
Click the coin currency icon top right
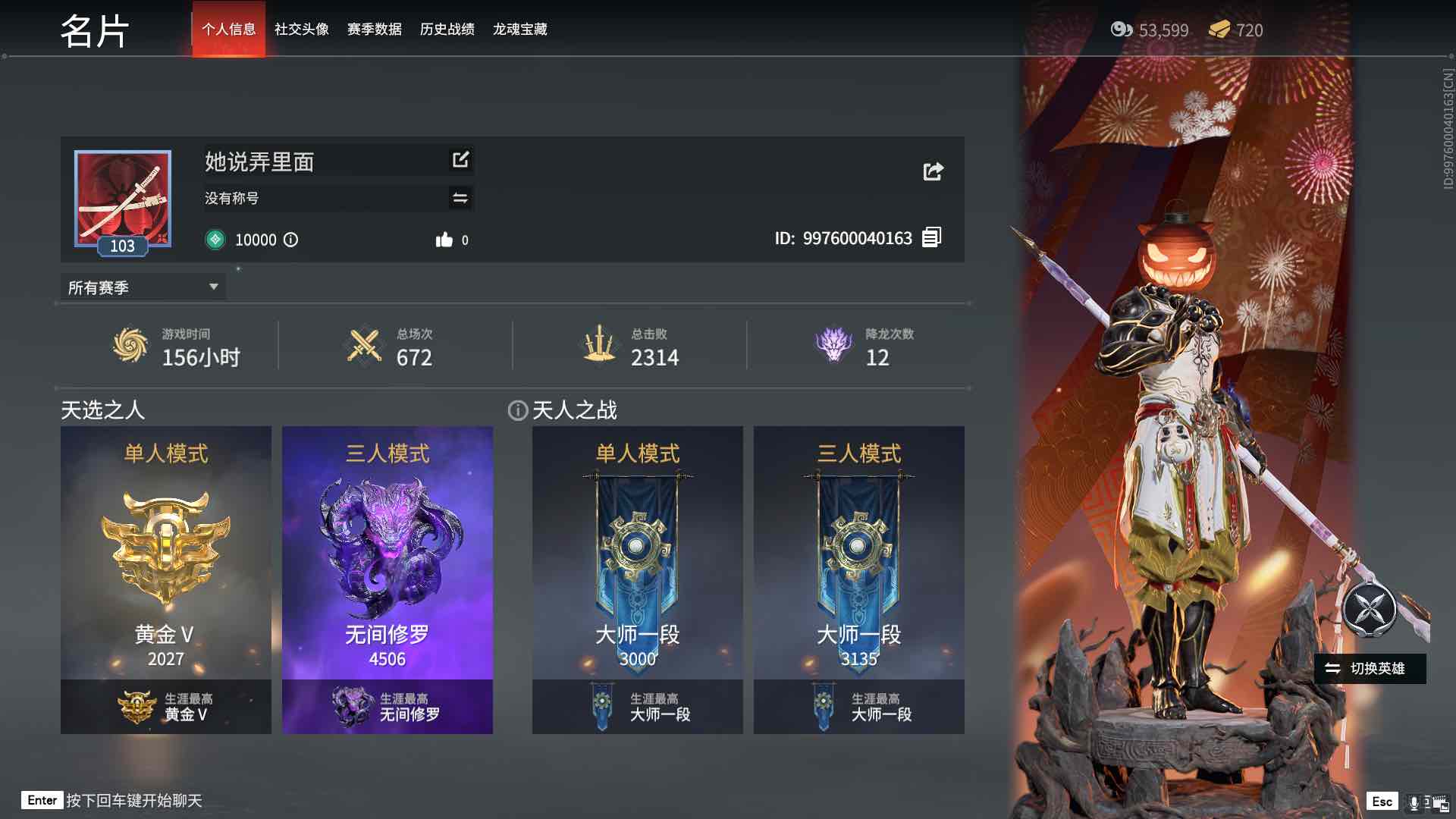tap(1120, 30)
